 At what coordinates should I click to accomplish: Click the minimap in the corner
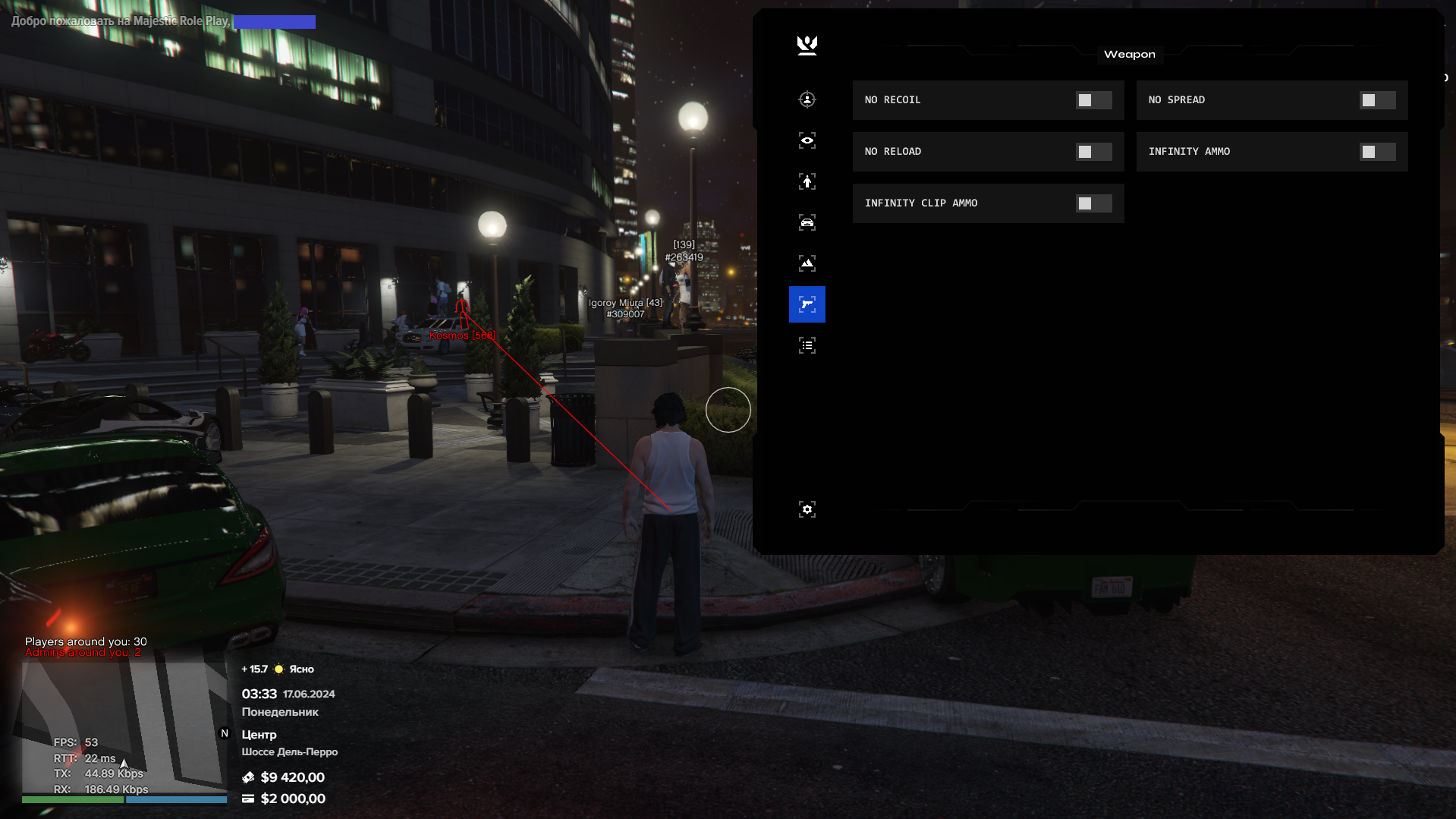[x=124, y=729]
